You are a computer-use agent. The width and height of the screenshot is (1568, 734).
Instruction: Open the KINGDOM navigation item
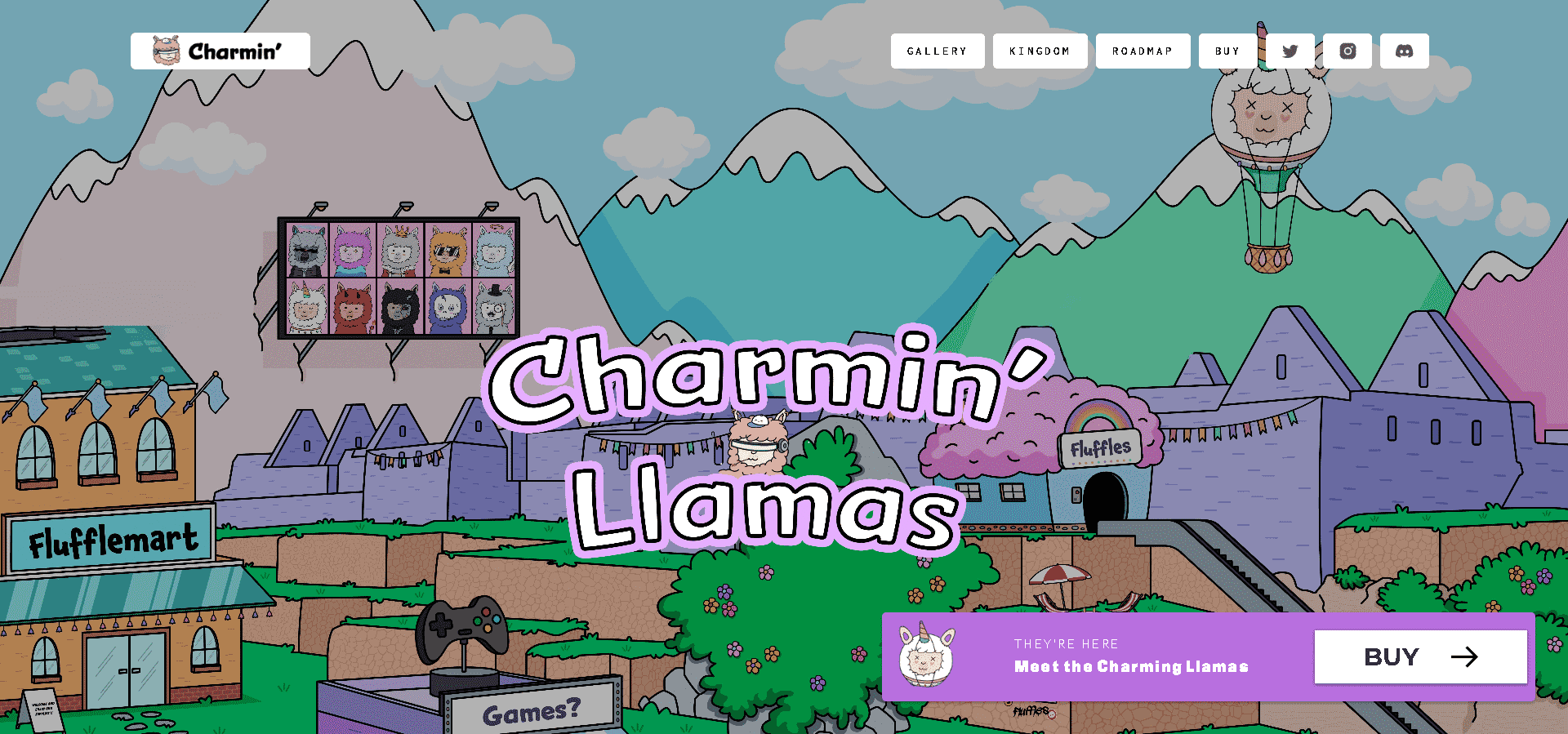(1040, 51)
